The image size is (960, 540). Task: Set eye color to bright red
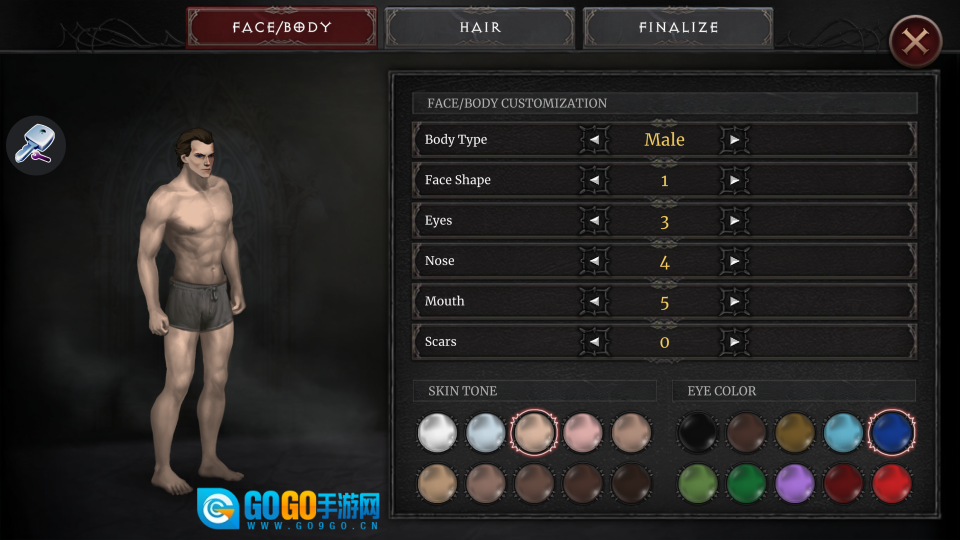pos(891,484)
